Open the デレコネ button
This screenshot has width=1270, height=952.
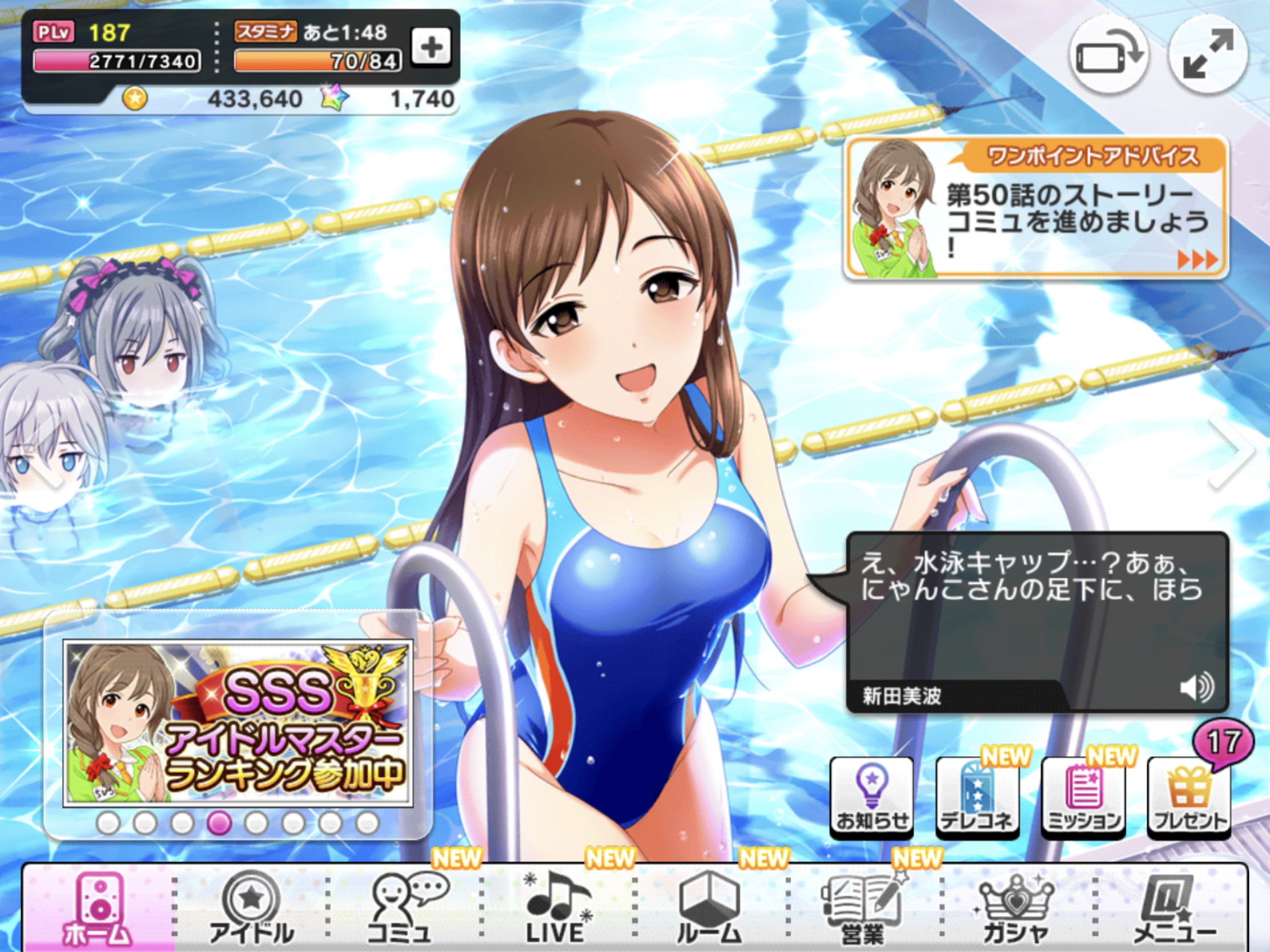click(977, 797)
